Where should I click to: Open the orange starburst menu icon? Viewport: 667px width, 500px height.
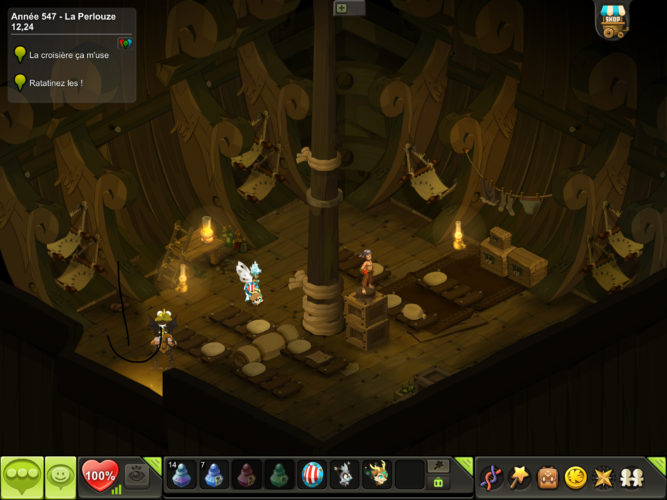pos(603,476)
